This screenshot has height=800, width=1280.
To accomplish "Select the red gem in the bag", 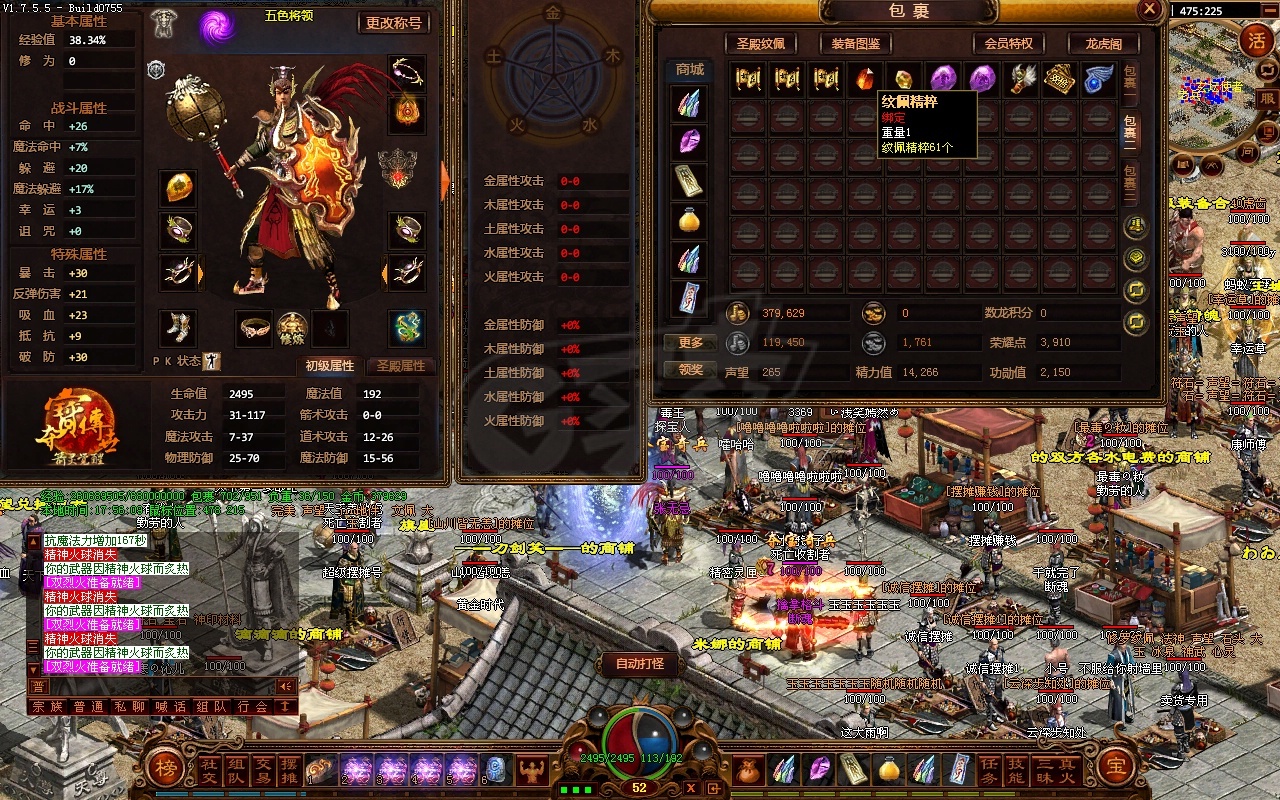I will [x=863, y=79].
